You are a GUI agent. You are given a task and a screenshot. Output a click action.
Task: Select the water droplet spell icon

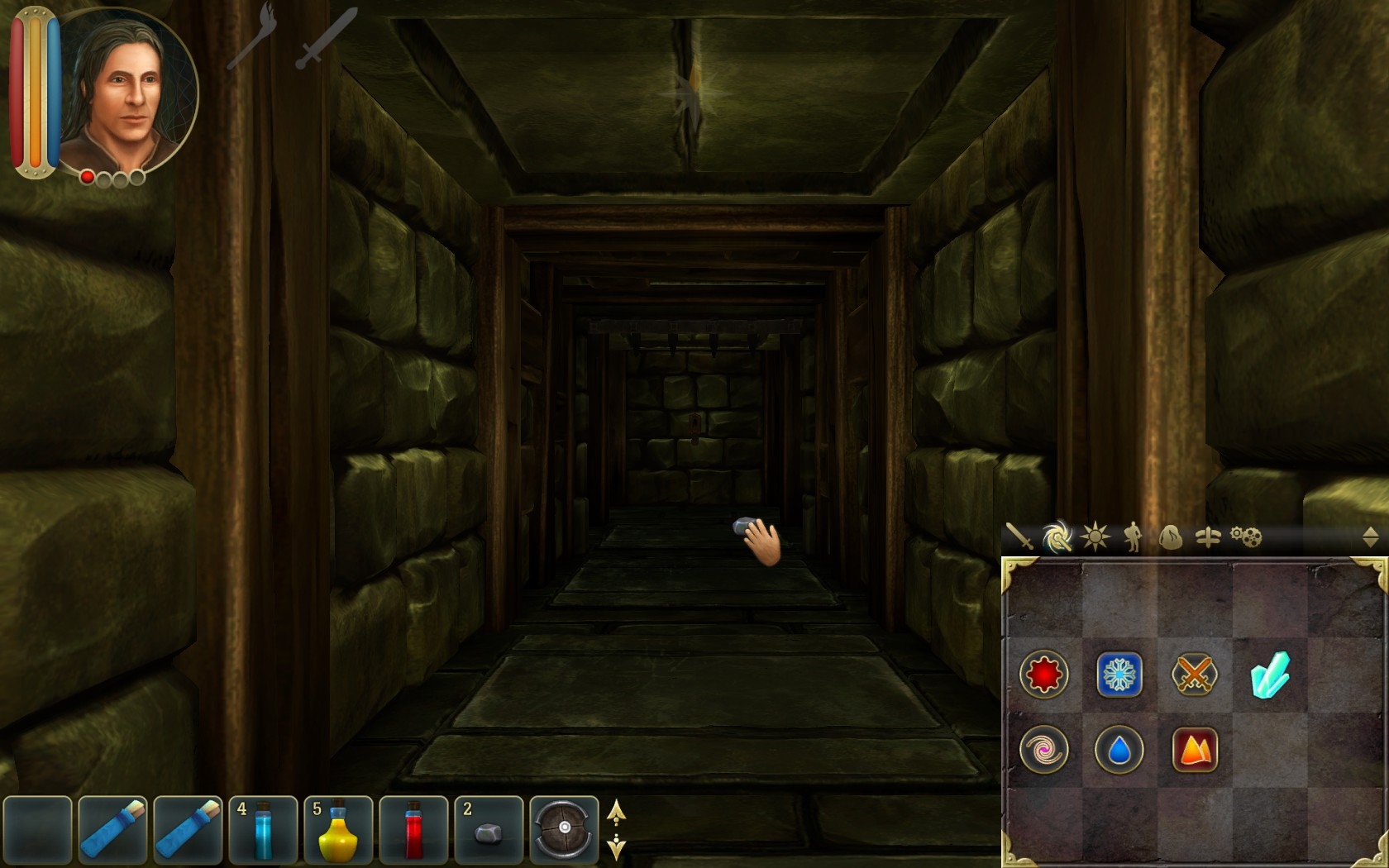1119,749
